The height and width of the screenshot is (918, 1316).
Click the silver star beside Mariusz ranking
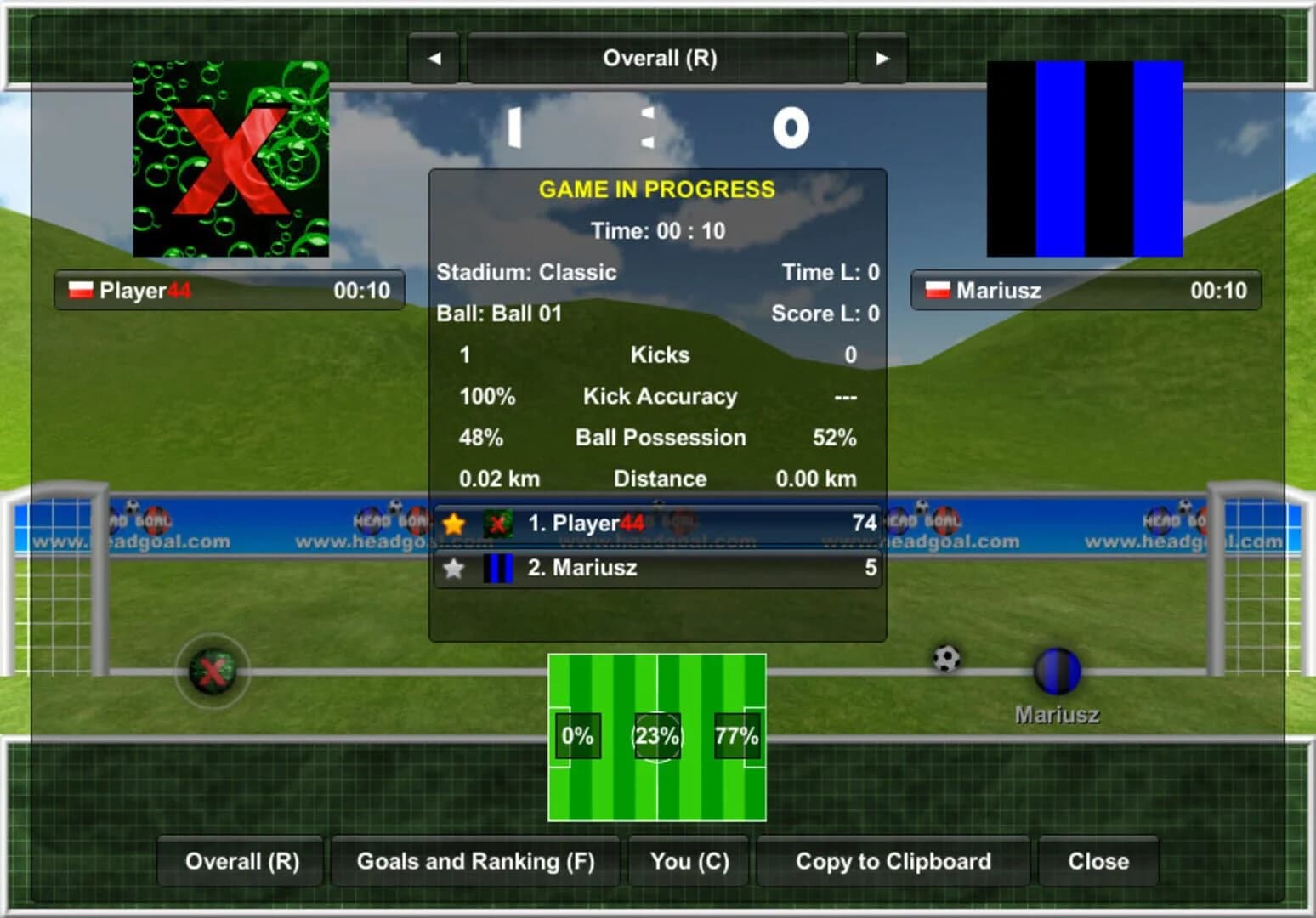[x=453, y=568]
